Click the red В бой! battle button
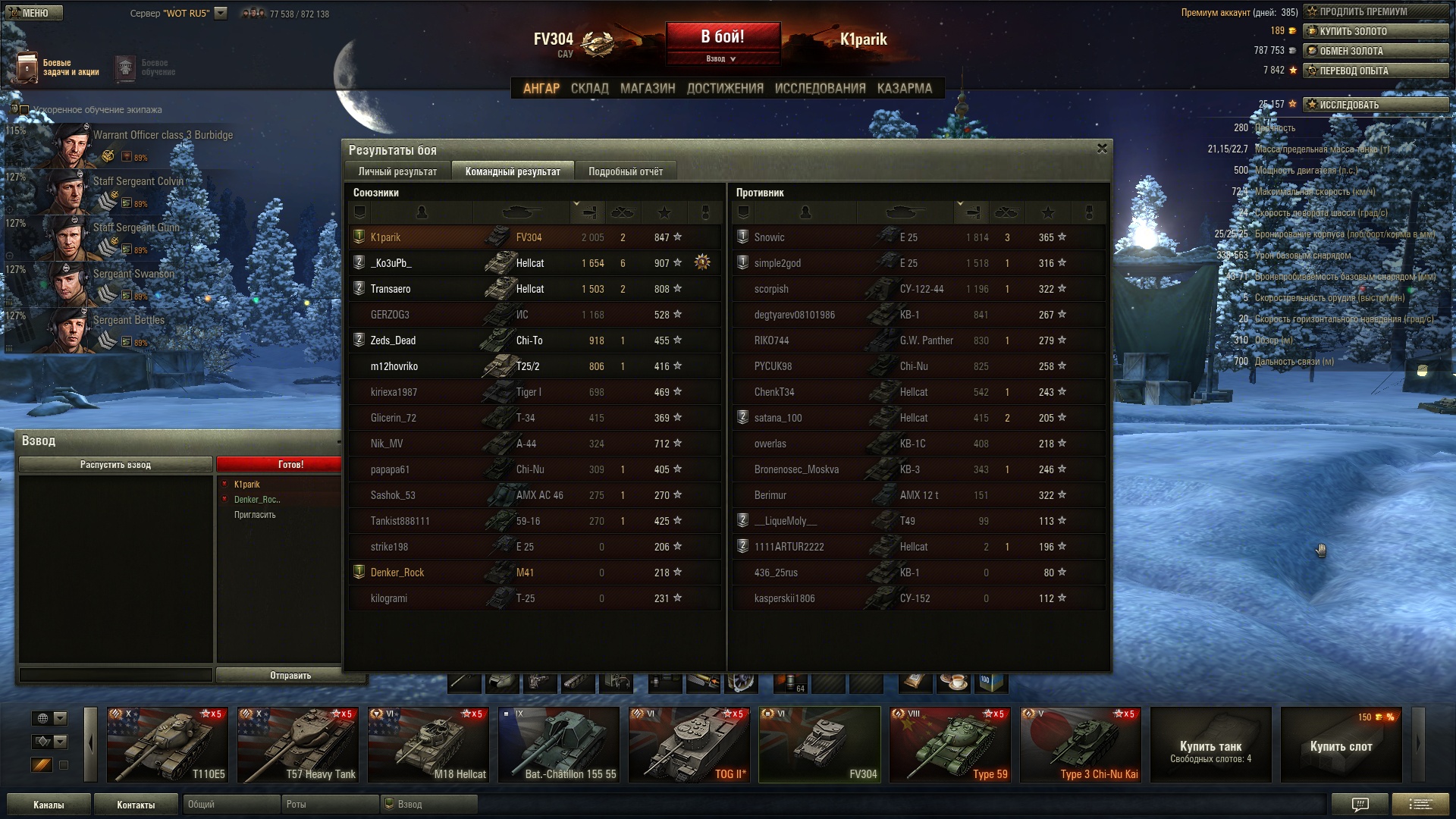Viewport: 1456px width, 819px height. click(722, 37)
